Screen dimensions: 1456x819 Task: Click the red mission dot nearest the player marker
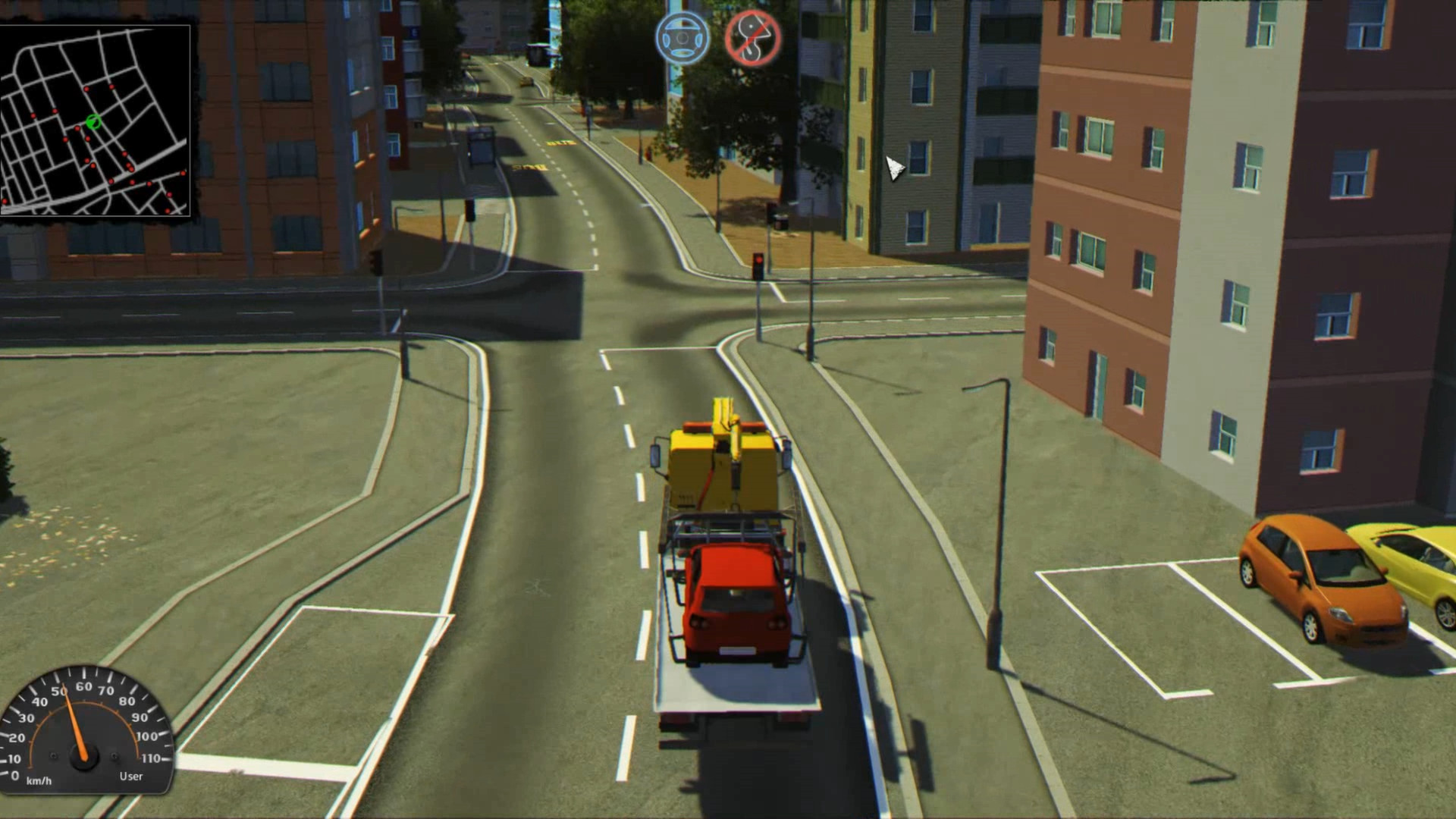click(77, 128)
